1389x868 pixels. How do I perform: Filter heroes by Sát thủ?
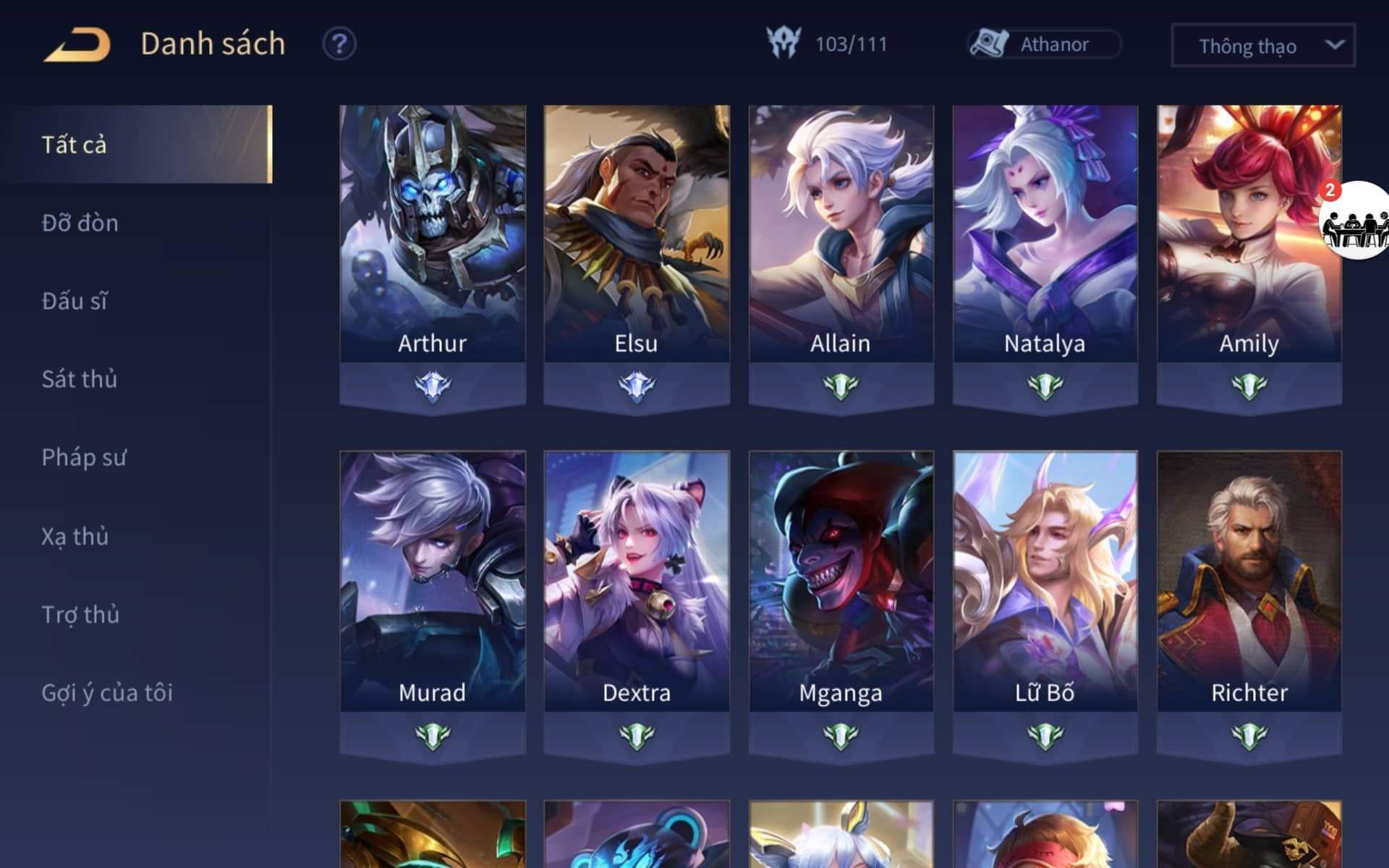coord(80,379)
